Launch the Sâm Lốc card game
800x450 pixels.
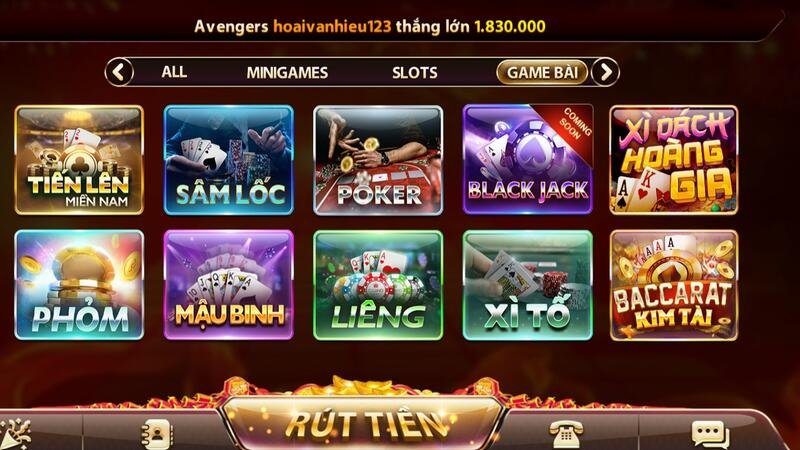229,159
